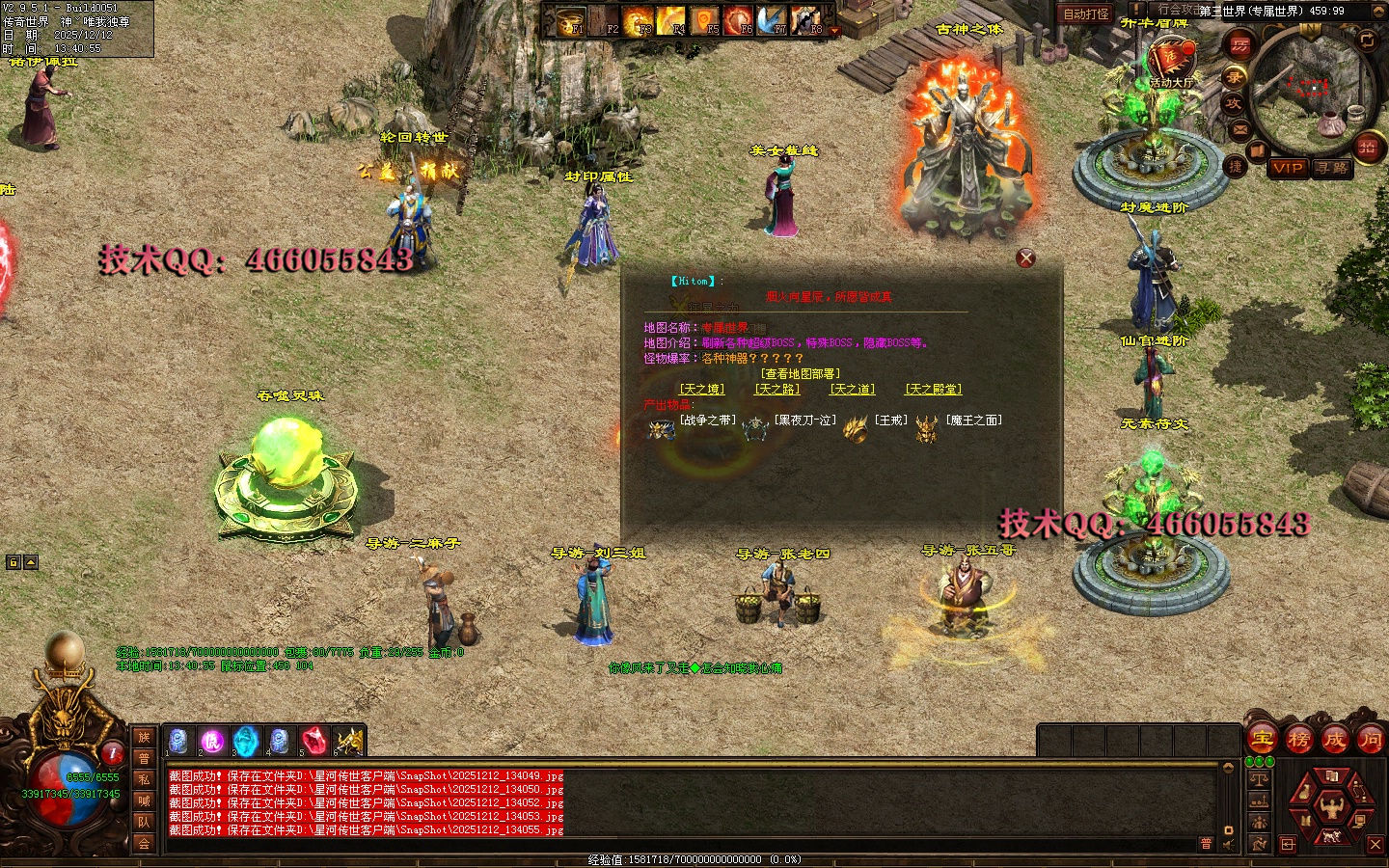Switch to the 私 private chat channel

coord(144,779)
